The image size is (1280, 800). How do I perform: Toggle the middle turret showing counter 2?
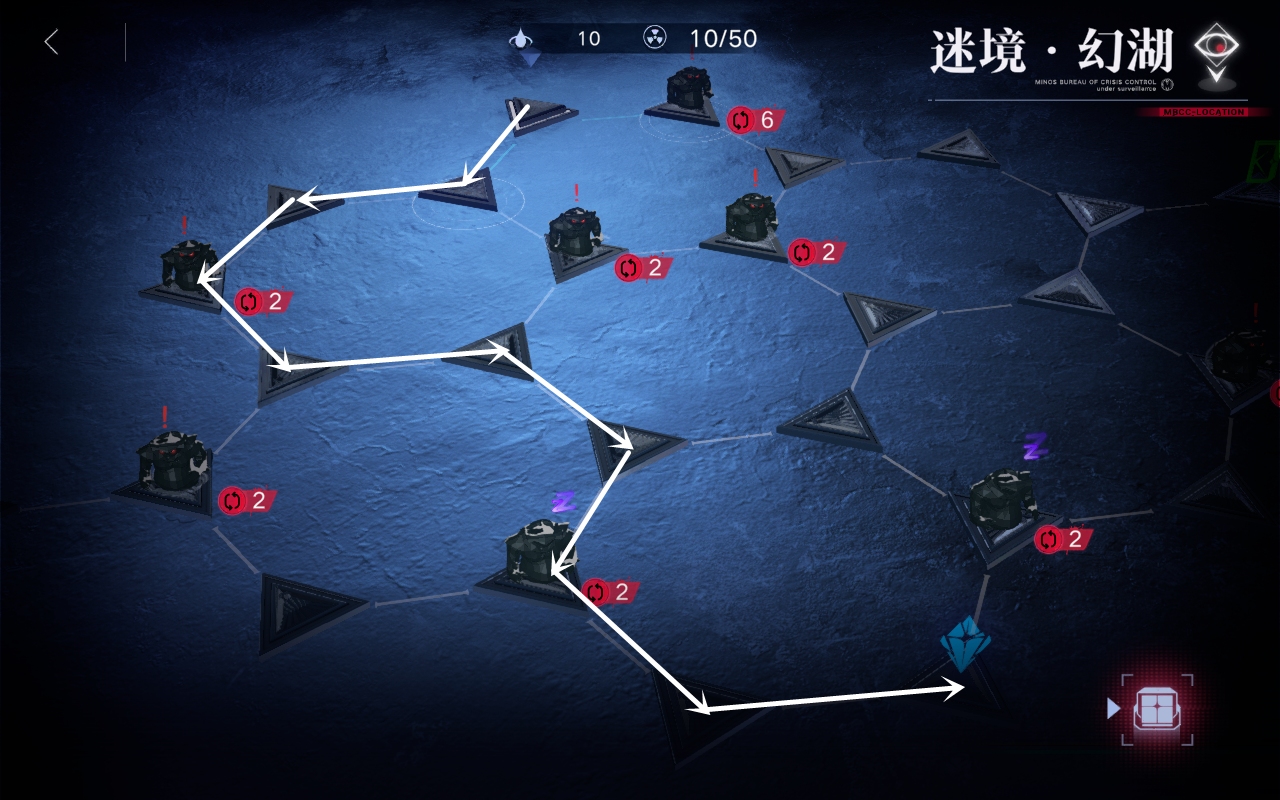point(578,237)
